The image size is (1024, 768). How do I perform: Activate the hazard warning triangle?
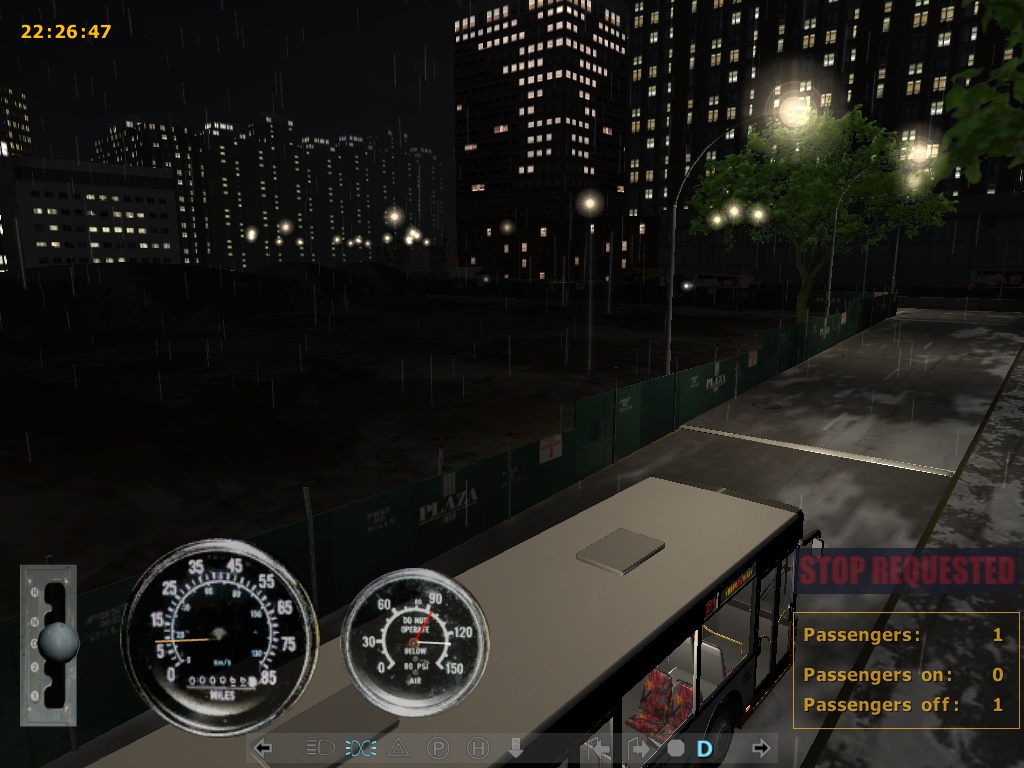tap(398, 747)
